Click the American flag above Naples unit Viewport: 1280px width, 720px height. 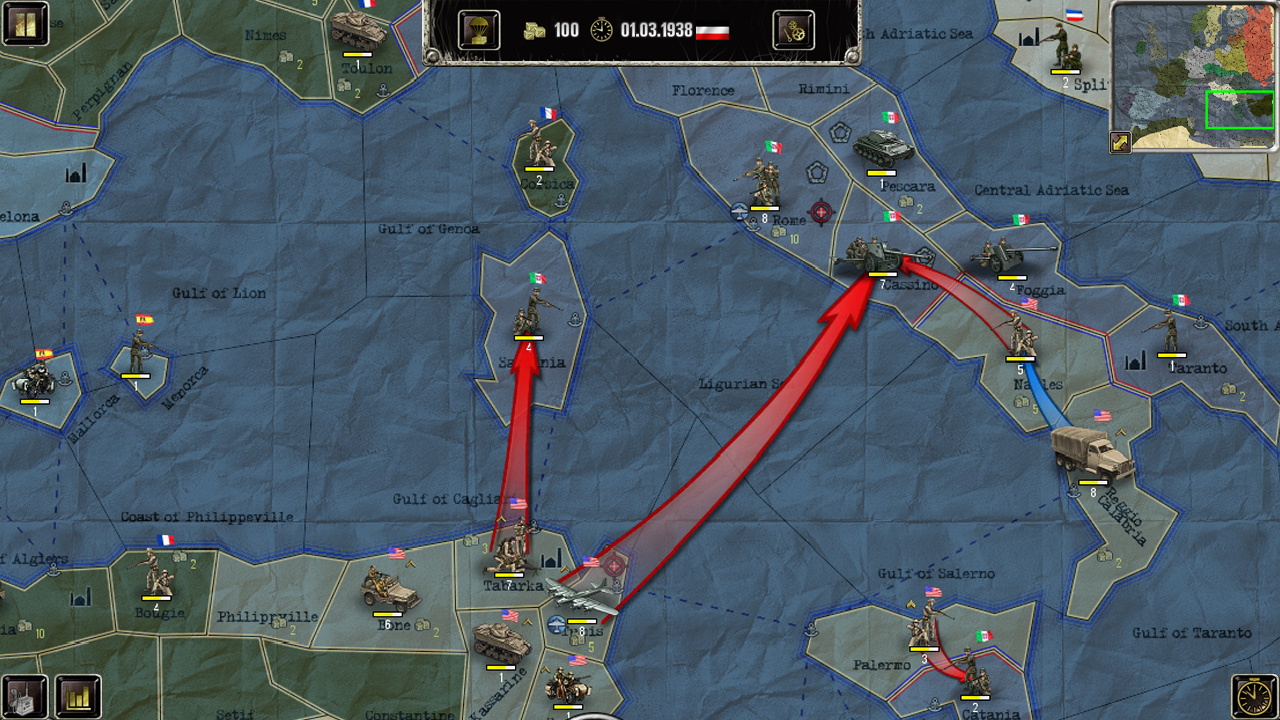(x=1029, y=303)
